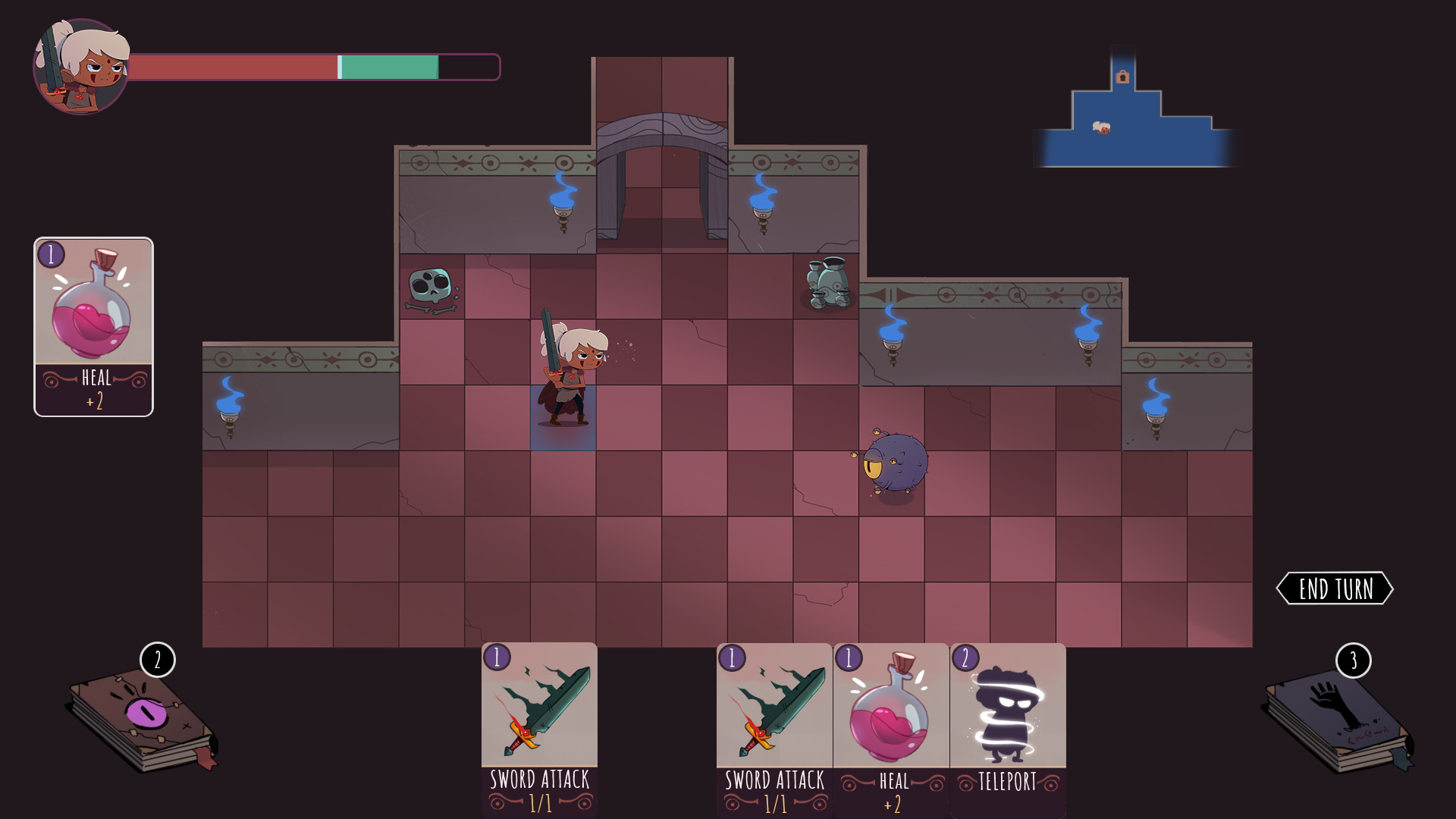
Task: Click the archway doorway at the top
Action: coord(661,174)
